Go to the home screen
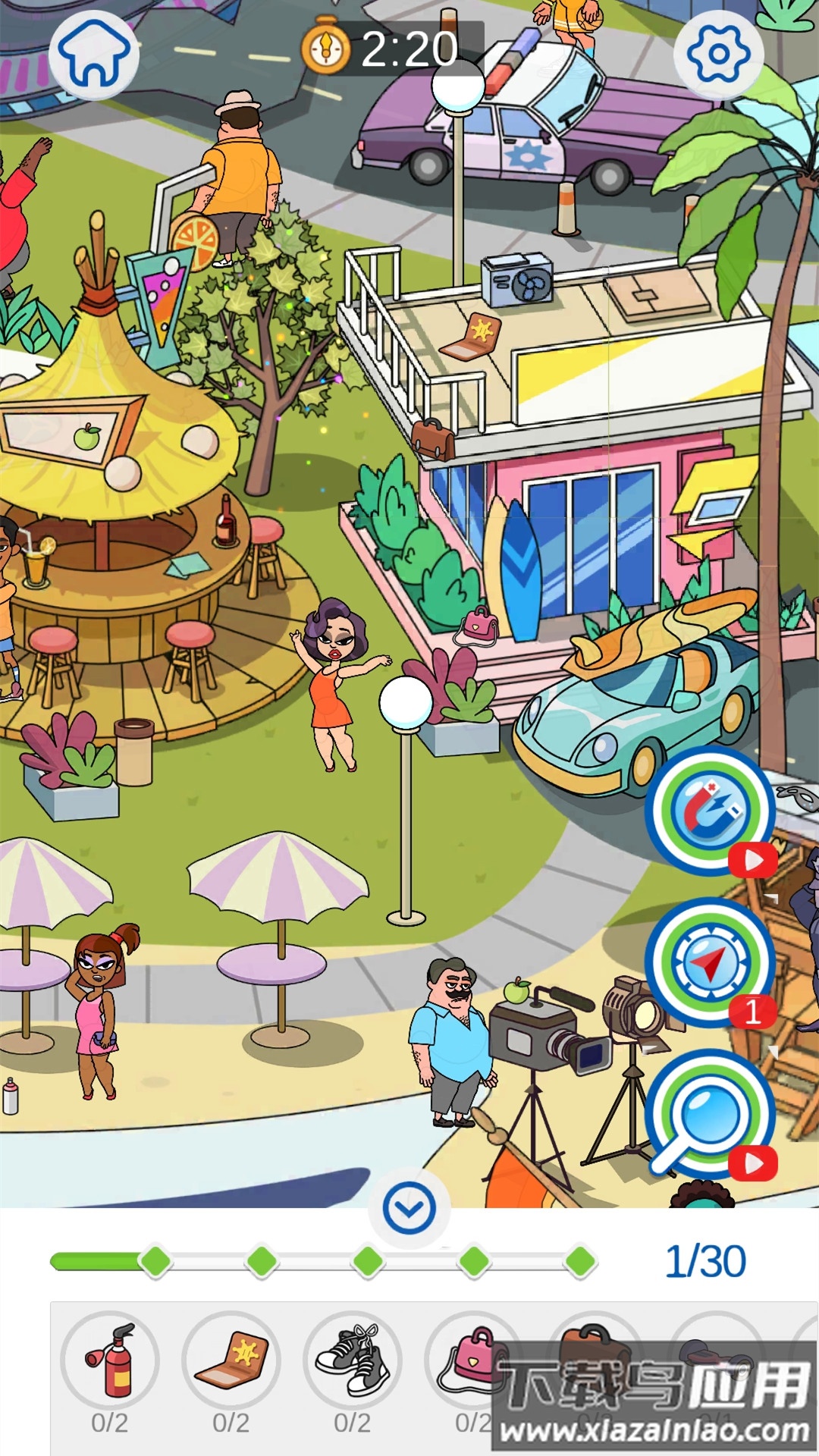The image size is (819, 1456). (94, 53)
